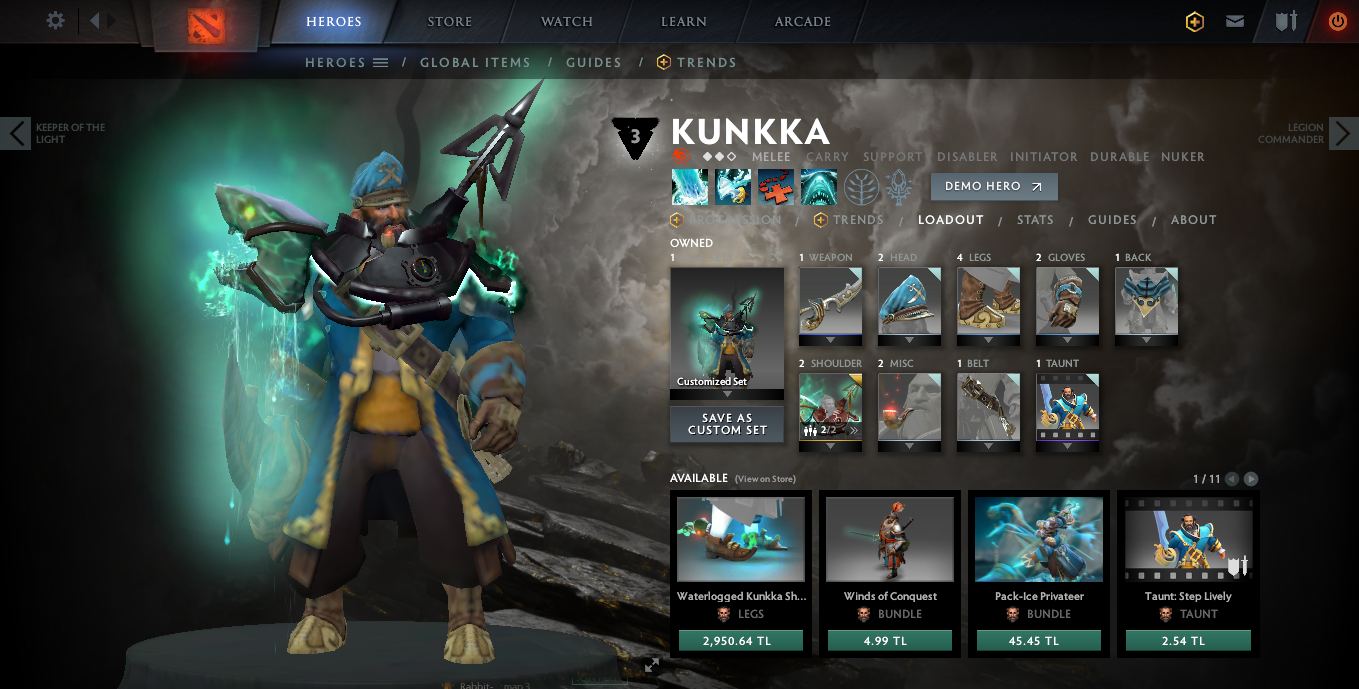Switch to the Stats hero tab
The image size is (1359, 689).
click(x=1035, y=220)
